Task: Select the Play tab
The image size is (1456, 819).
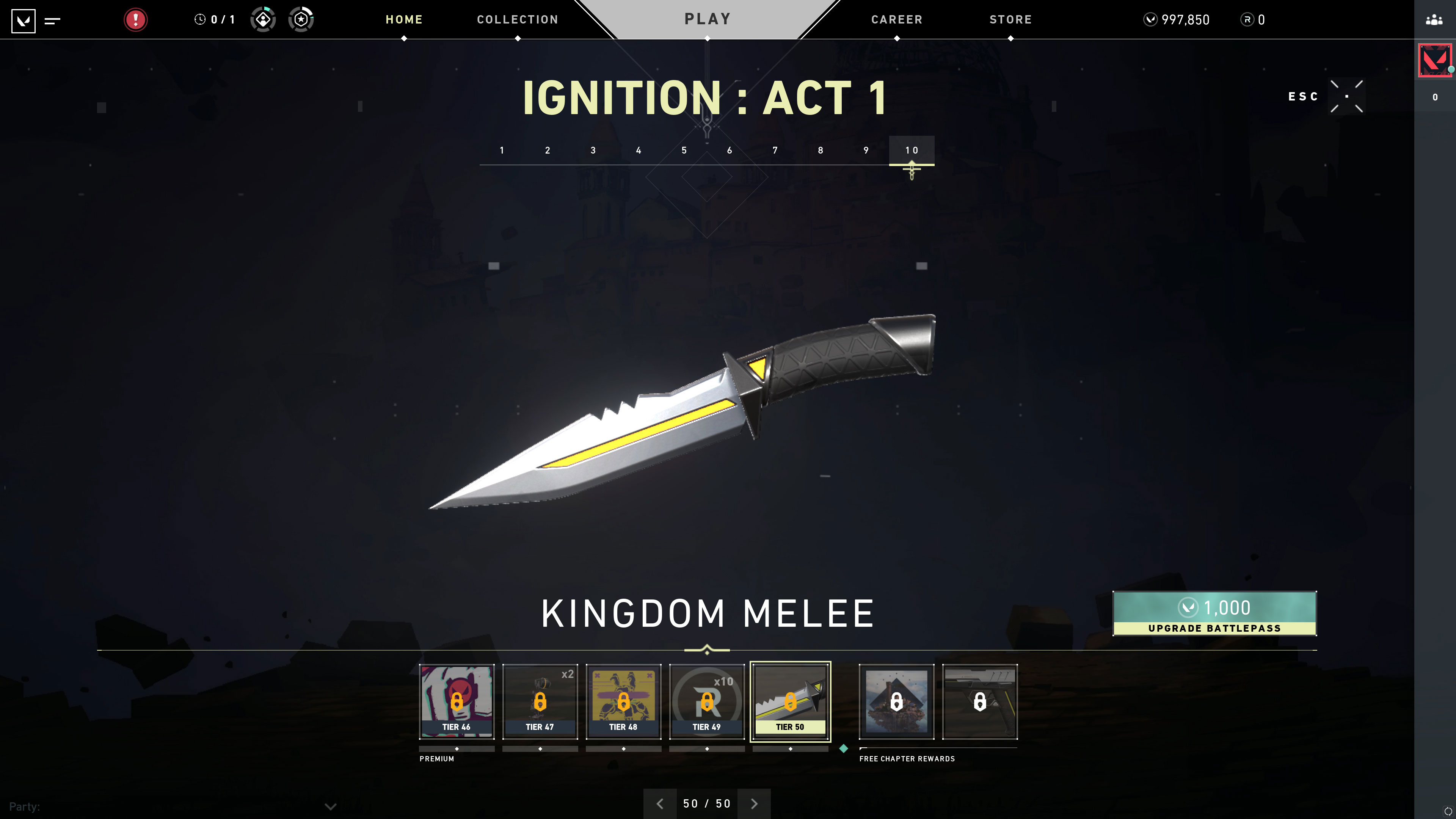Action: [708, 19]
